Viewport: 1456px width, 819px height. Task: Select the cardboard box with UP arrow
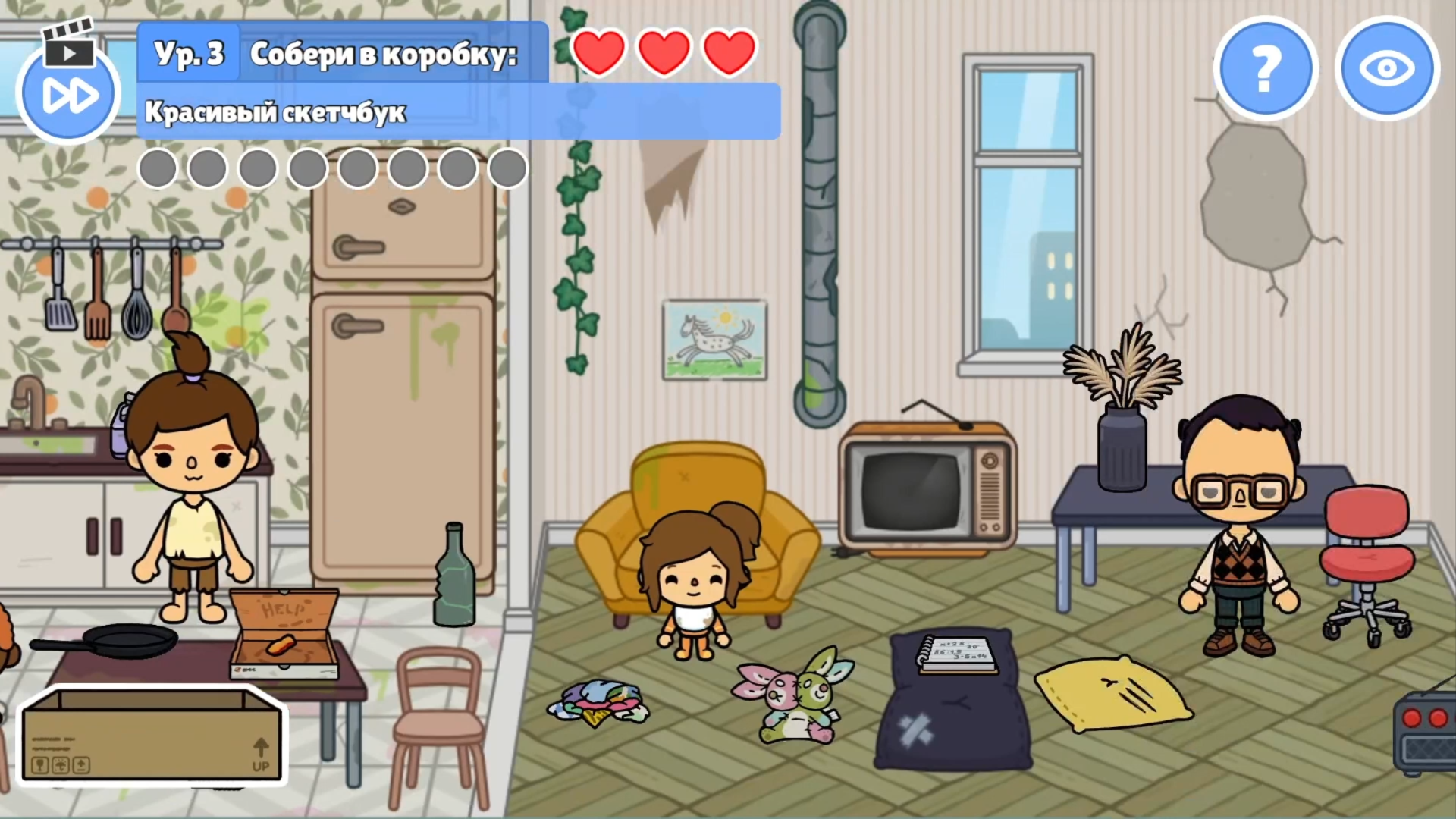pyautogui.click(x=152, y=736)
